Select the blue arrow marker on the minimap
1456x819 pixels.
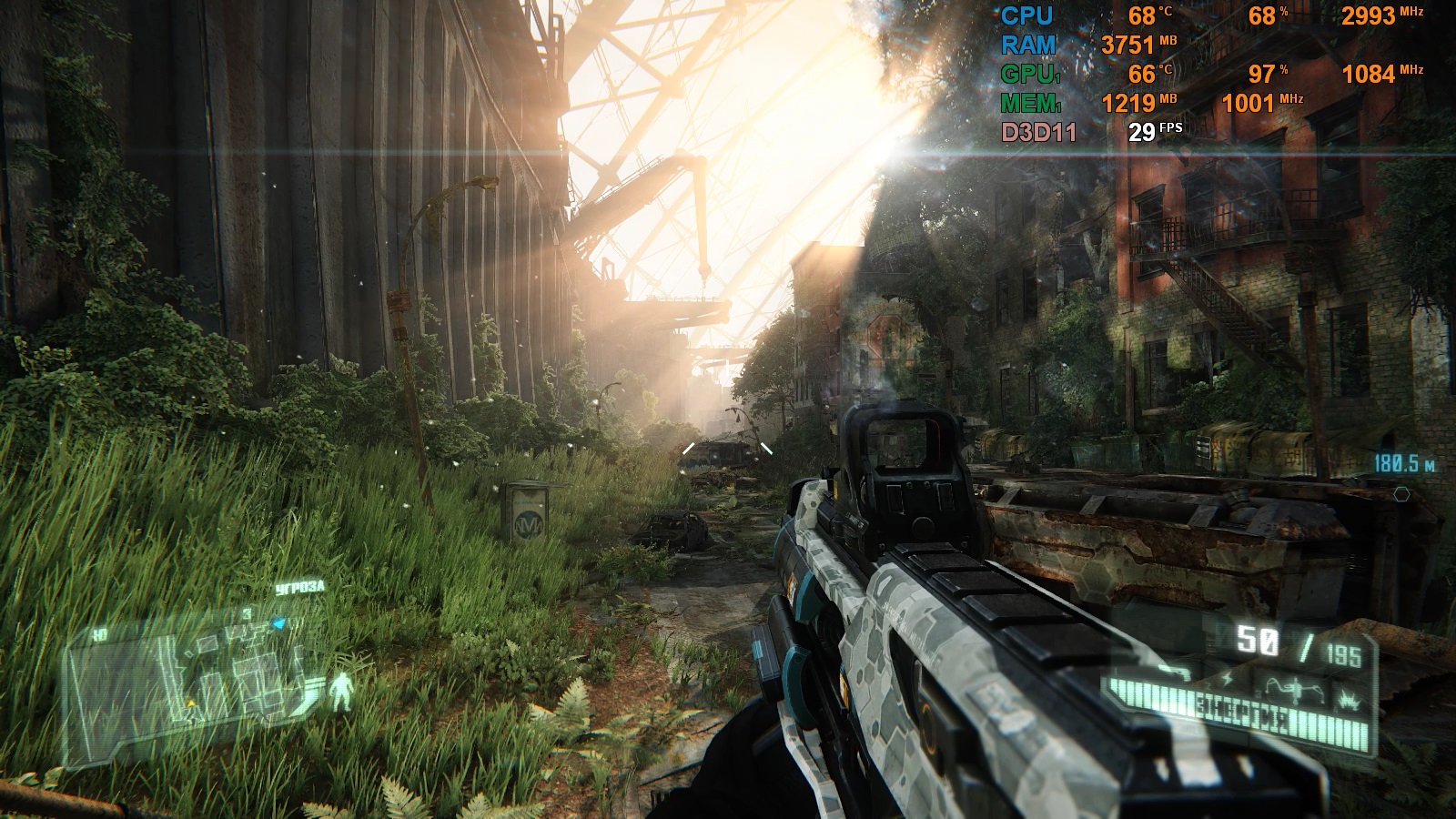[x=279, y=623]
